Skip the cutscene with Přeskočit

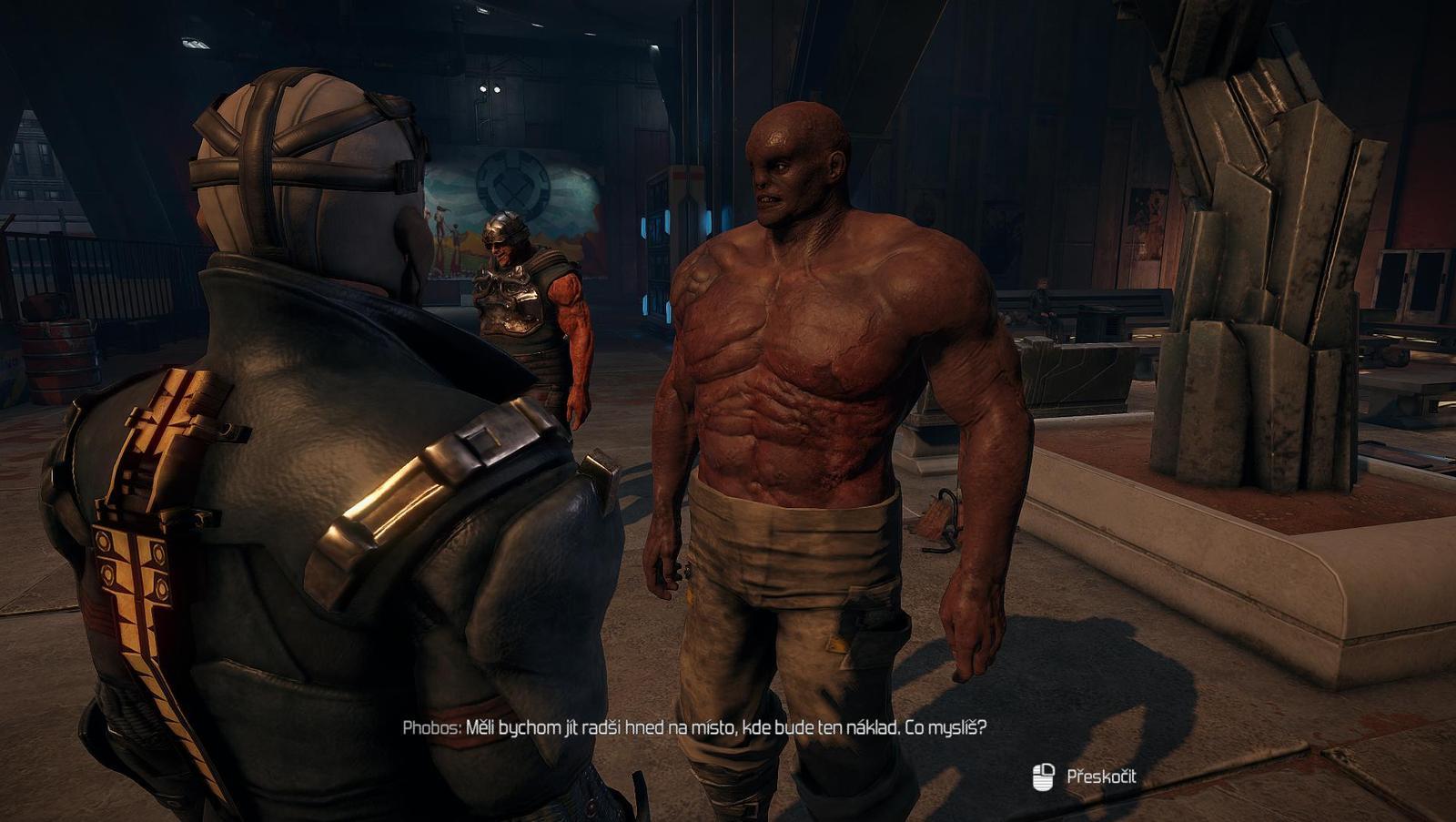pos(1100,776)
